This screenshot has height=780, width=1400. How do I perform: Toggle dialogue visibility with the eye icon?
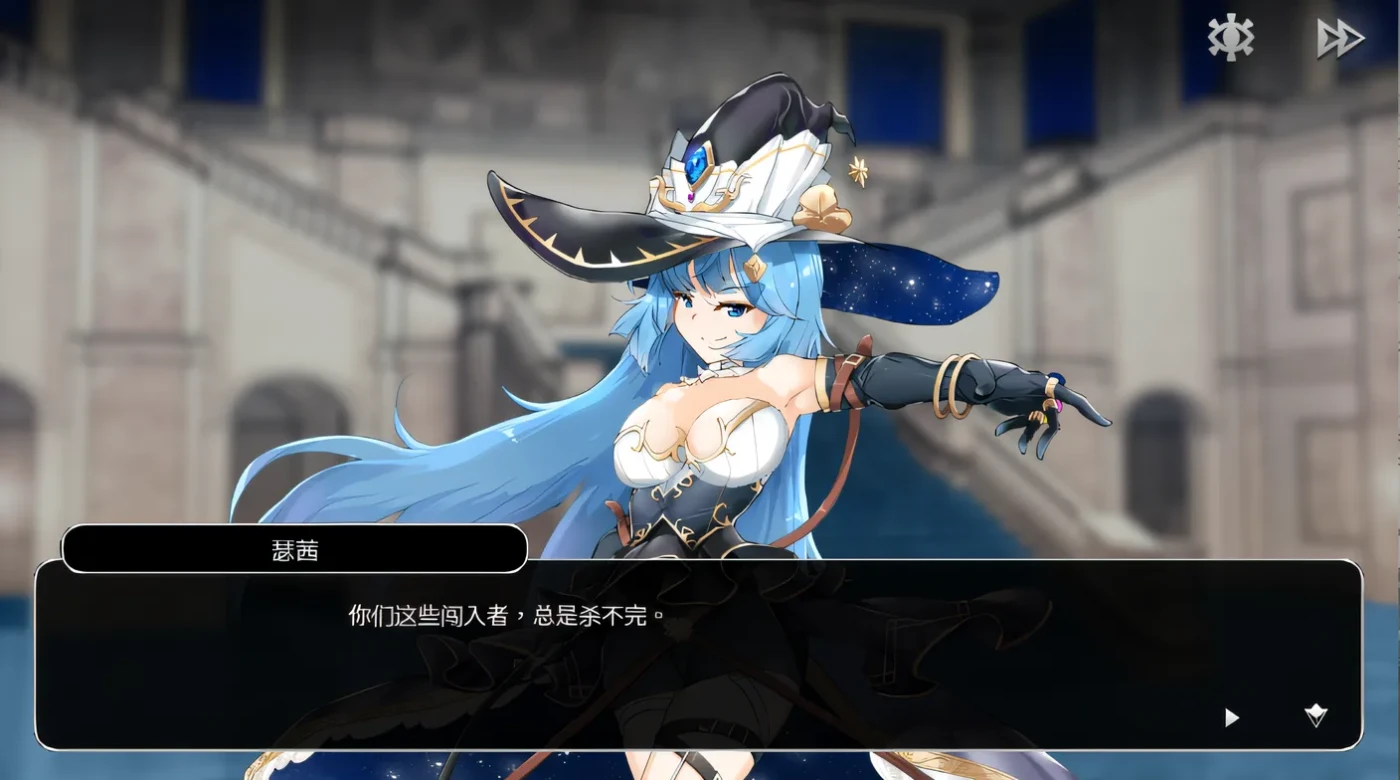tap(1229, 37)
